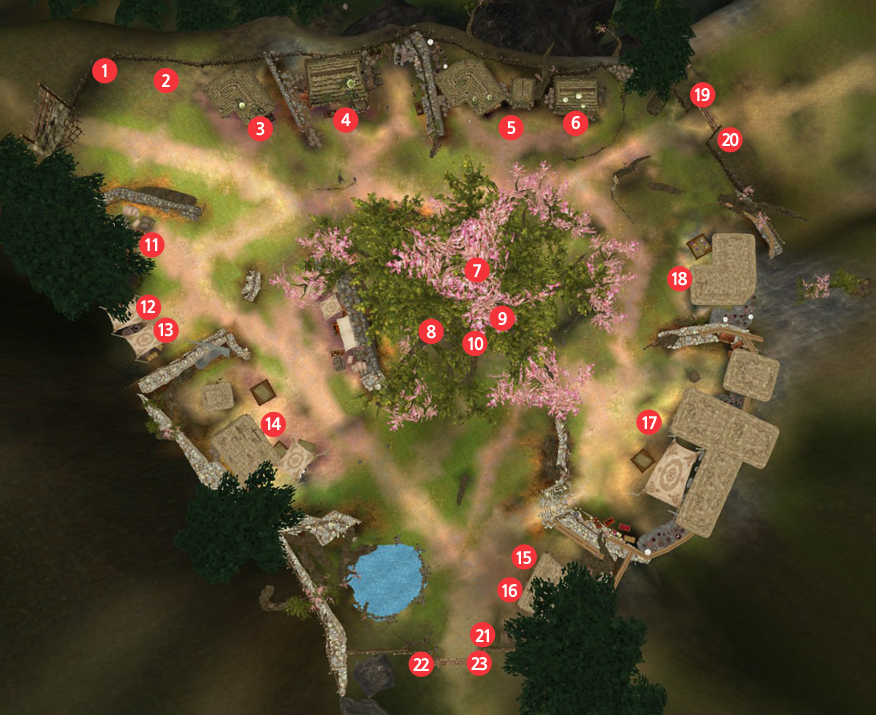876x715 pixels.
Task: Open map marker number 14
Action: [x=272, y=424]
